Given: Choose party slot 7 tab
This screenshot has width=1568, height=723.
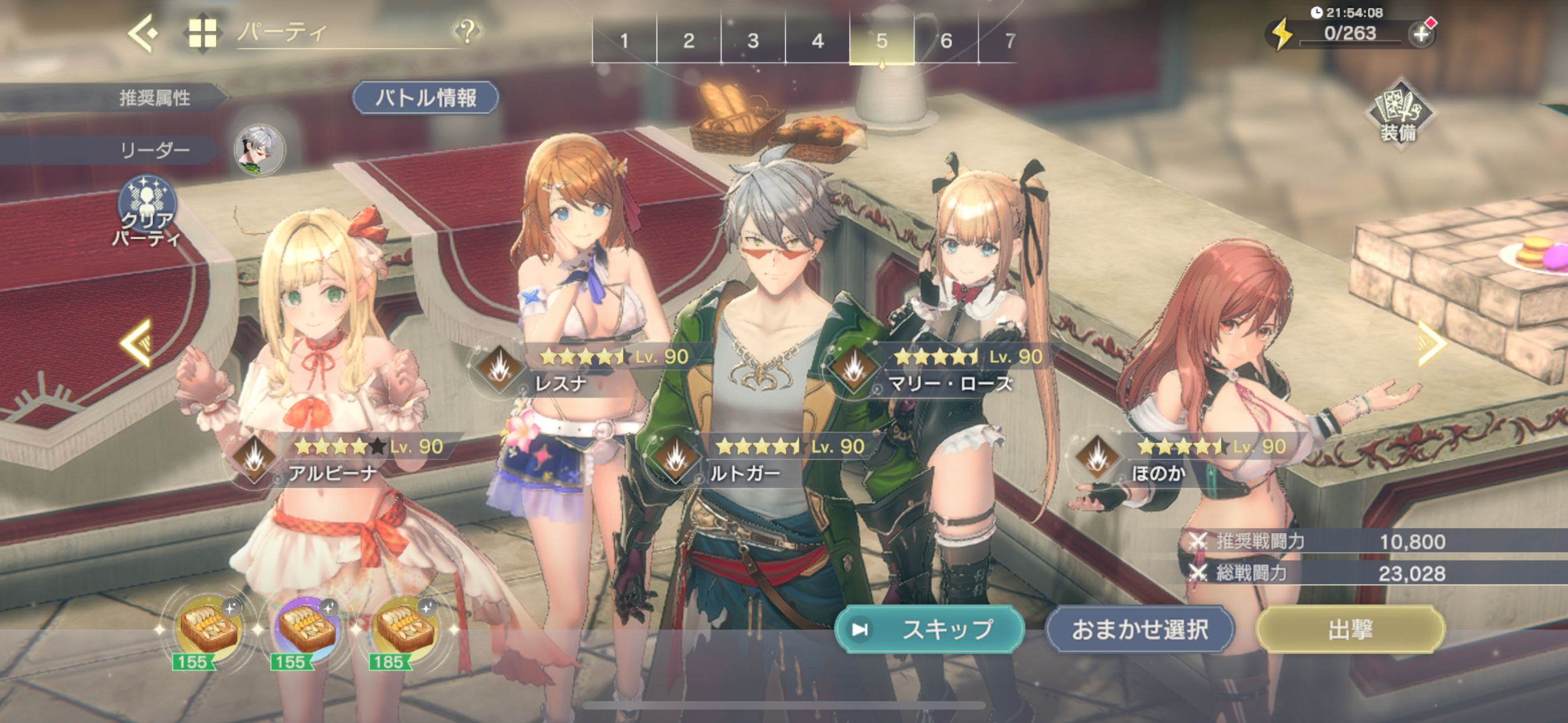Looking at the screenshot, I should 1011,41.
